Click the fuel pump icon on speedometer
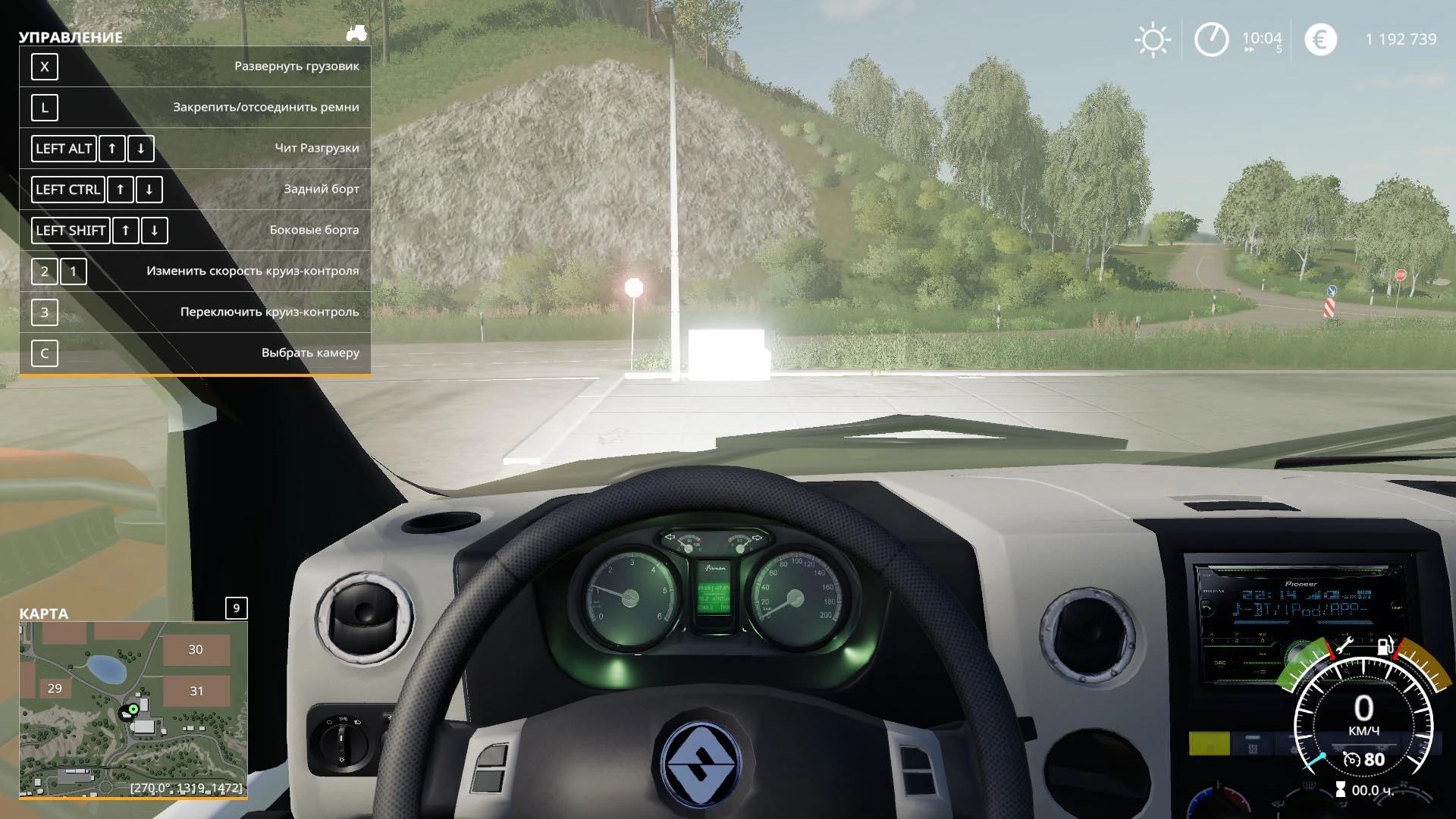The image size is (1456, 819). point(1385,647)
